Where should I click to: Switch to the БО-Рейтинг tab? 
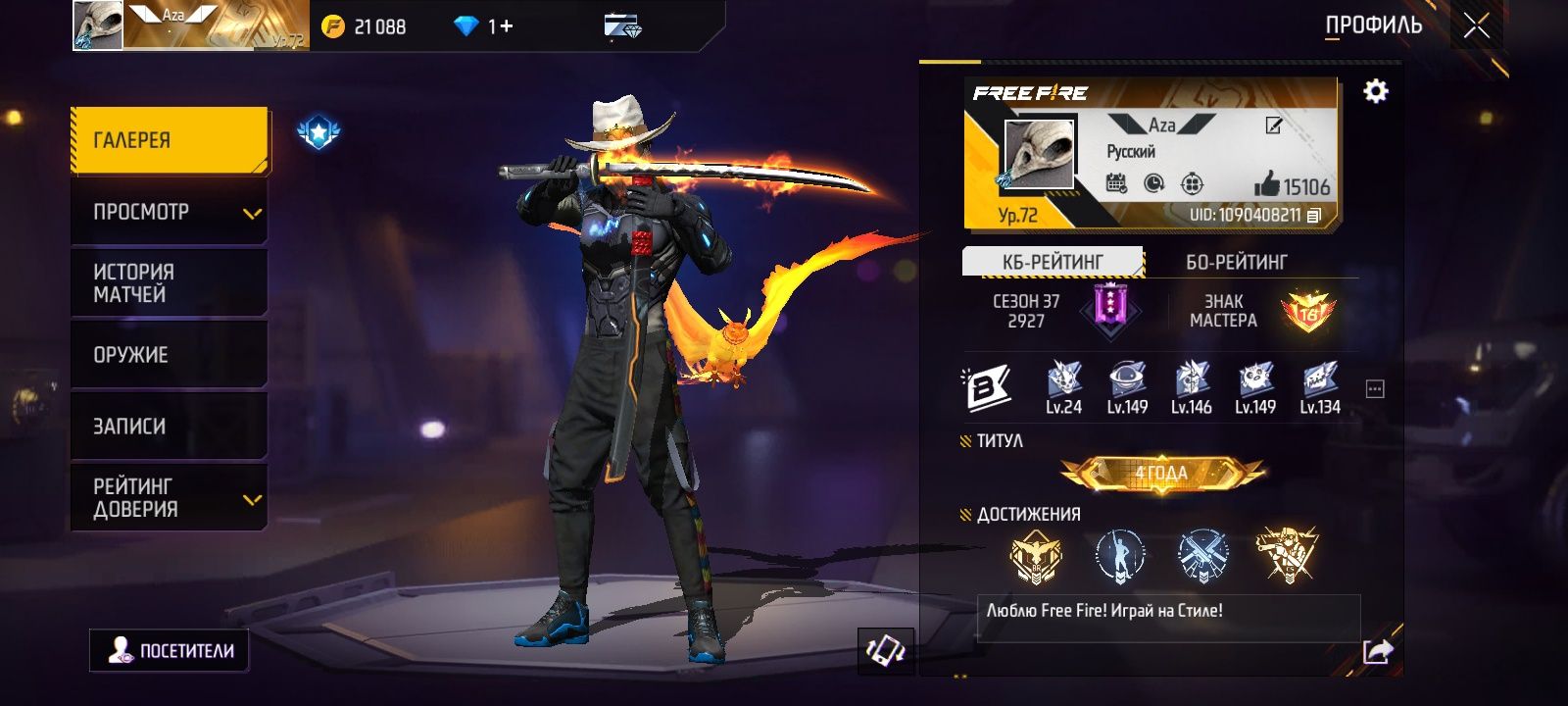(x=1236, y=262)
